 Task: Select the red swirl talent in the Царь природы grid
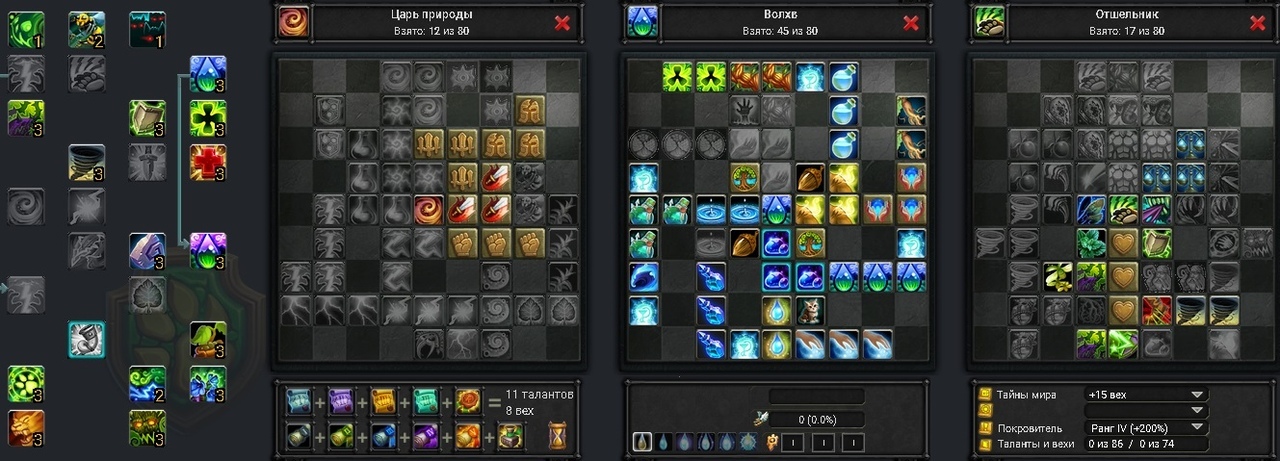430,210
